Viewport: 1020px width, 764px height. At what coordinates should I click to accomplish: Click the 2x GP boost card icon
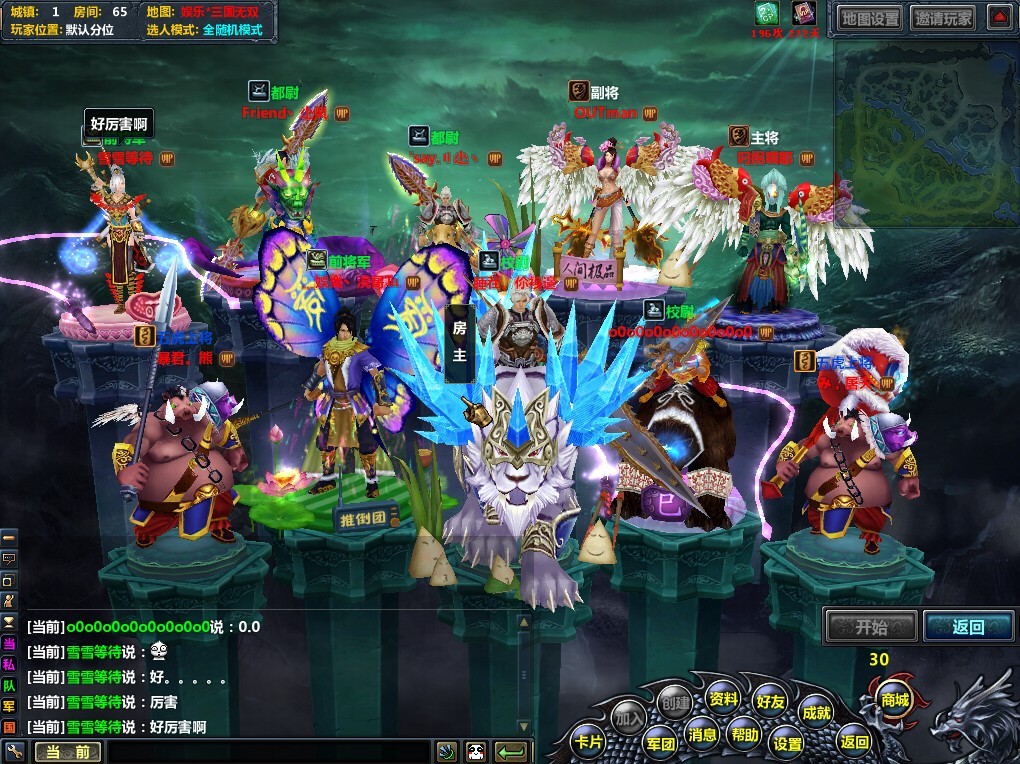767,14
